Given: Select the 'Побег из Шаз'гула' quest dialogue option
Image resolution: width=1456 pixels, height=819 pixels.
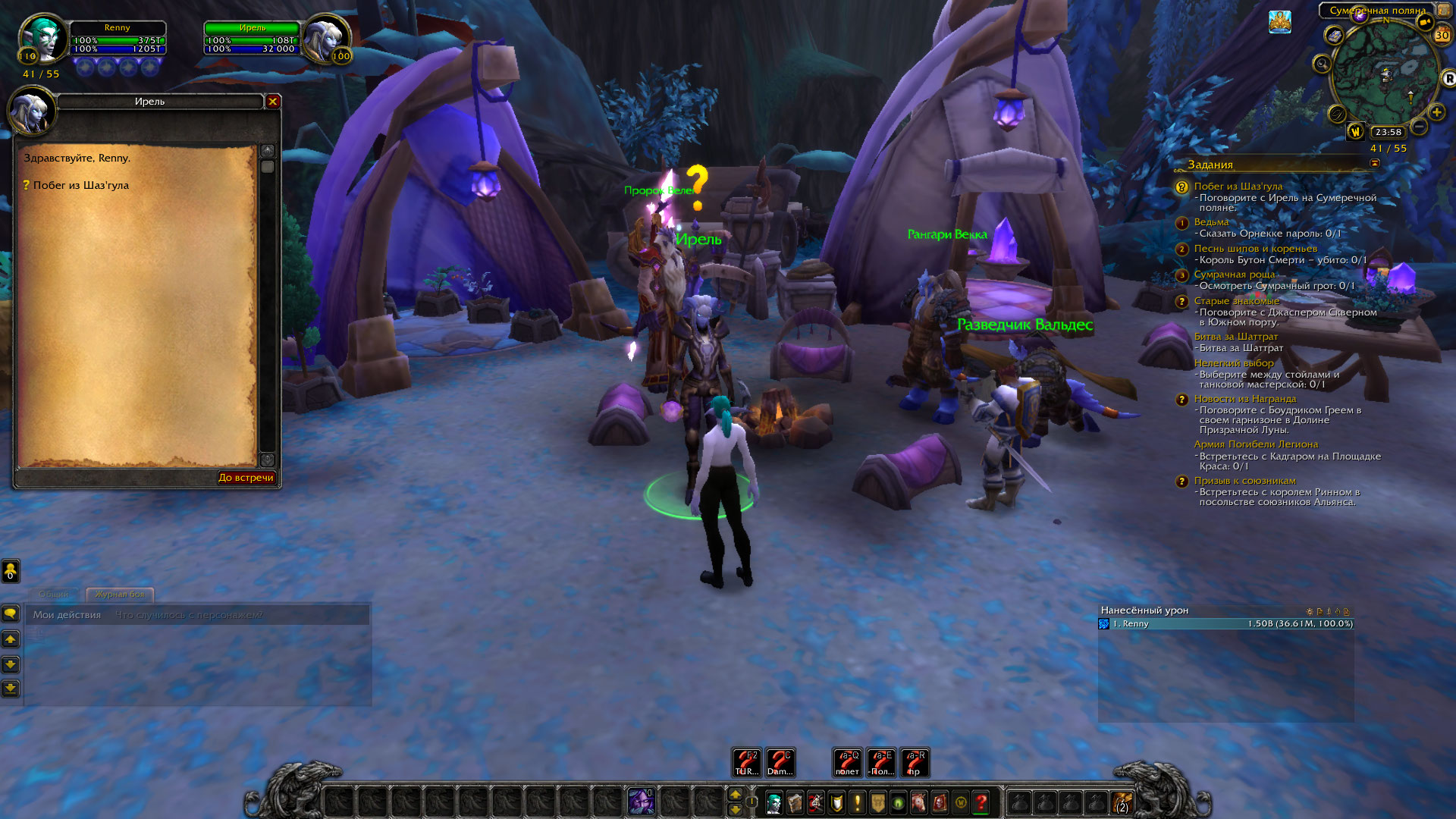Looking at the screenshot, I should click(80, 185).
